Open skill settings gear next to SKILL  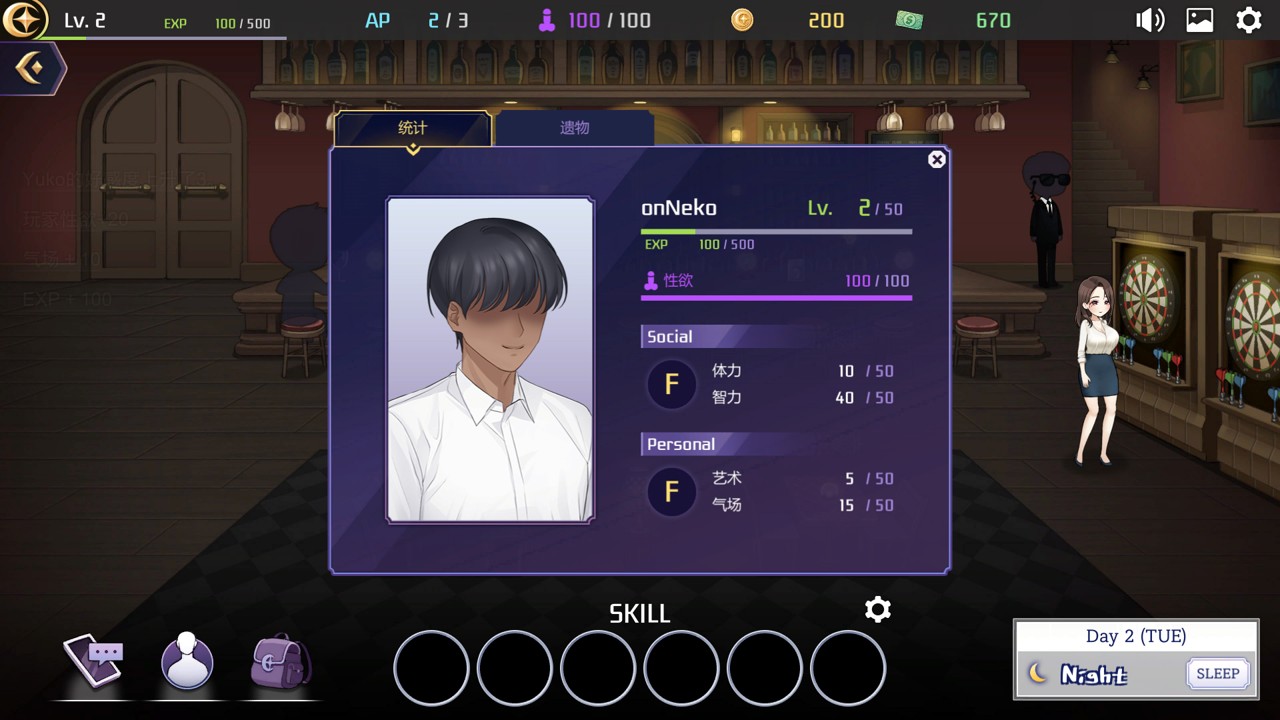coord(877,610)
